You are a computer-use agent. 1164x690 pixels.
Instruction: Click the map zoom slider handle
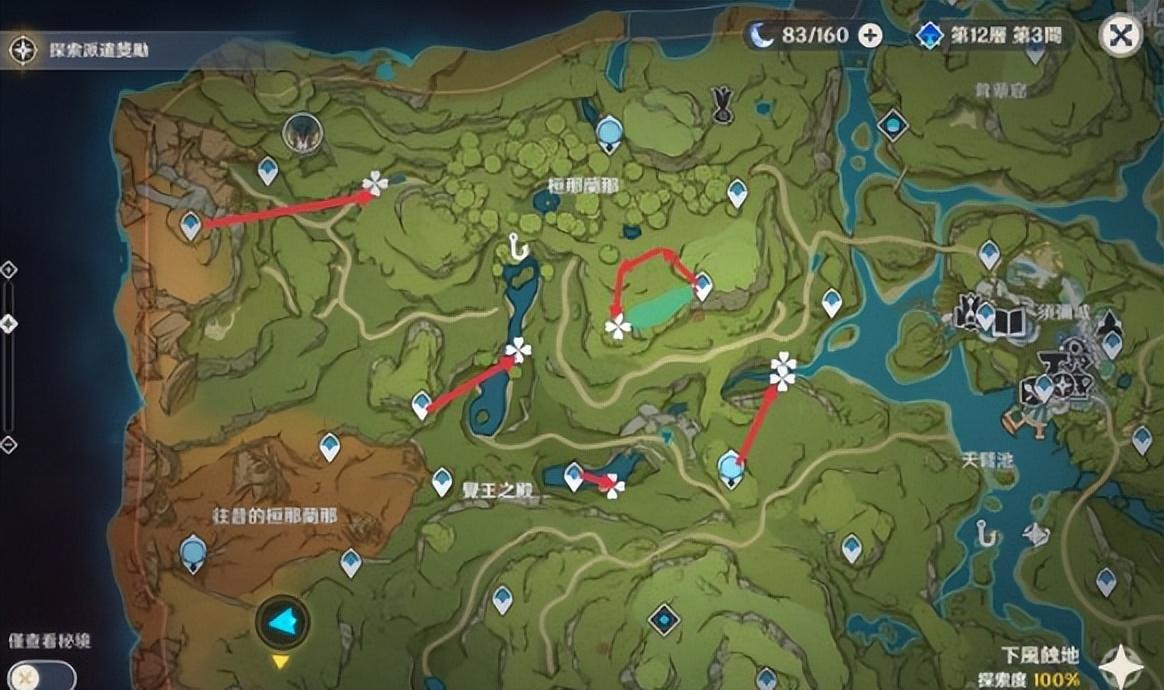[x=9, y=324]
